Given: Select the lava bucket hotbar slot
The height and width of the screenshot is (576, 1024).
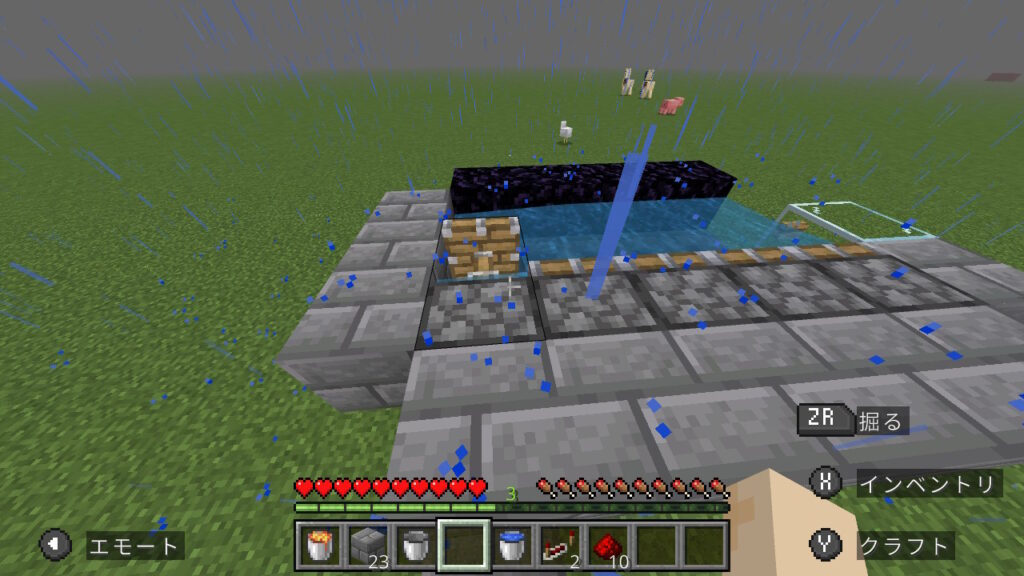Looking at the screenshot, I should pyautogui.click(x=319, y=545).
